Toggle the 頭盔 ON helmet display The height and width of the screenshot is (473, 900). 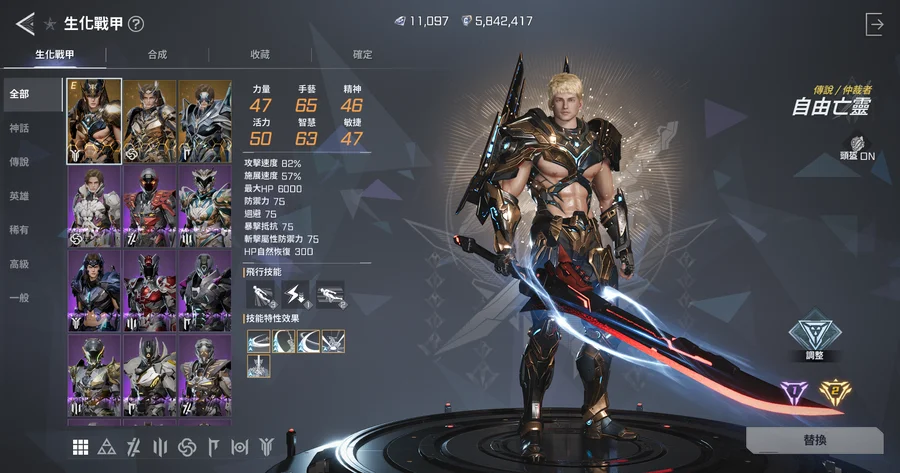click(x=859, y=149)
